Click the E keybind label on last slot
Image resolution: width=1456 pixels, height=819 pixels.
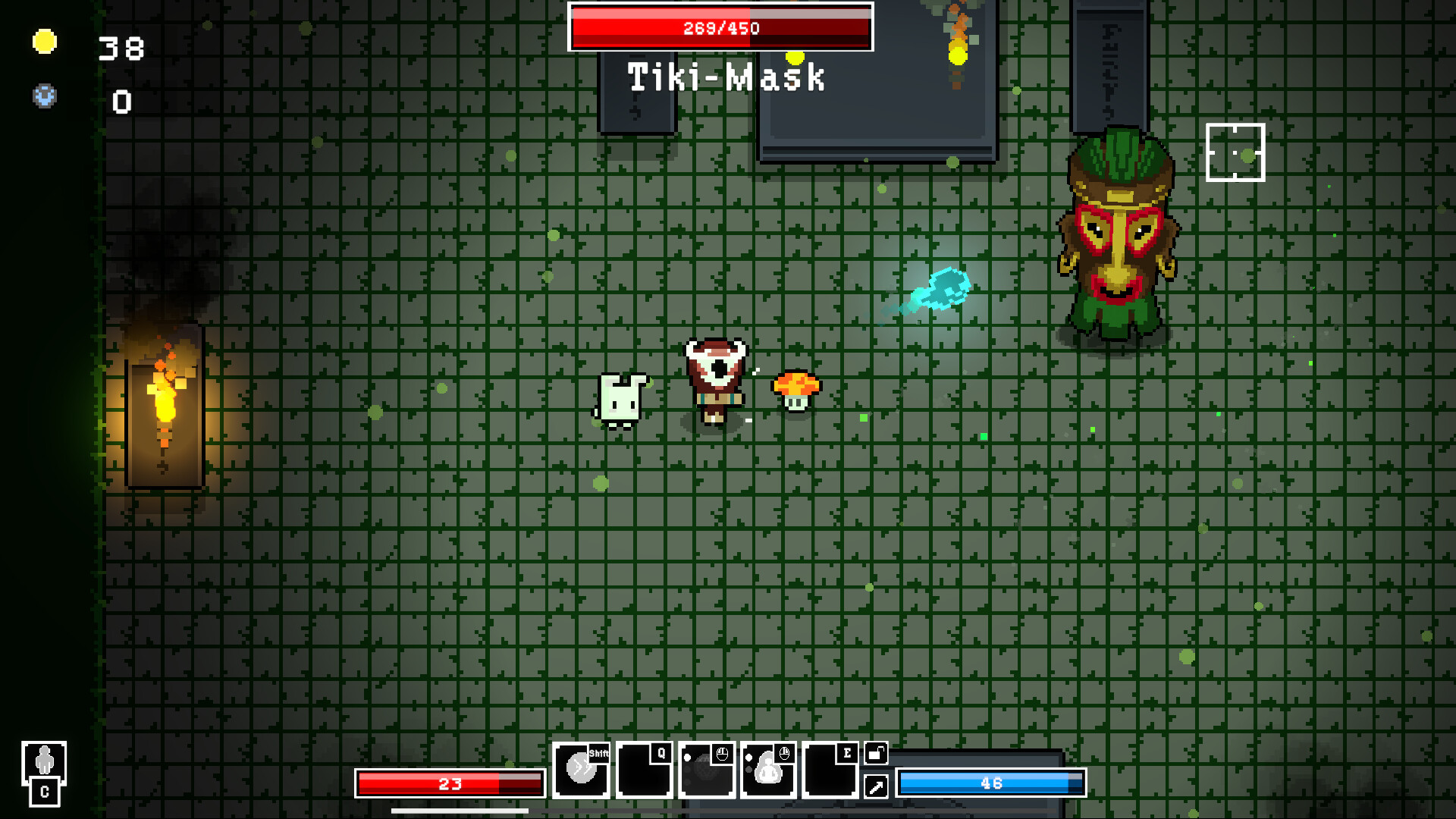point(847,753)
